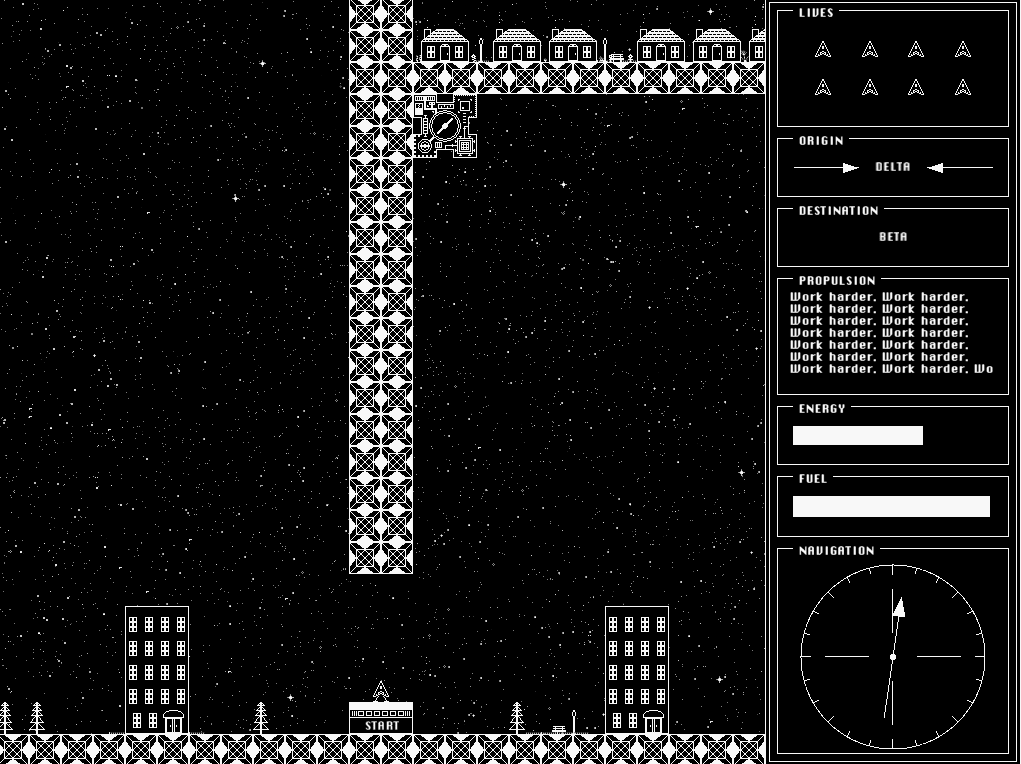Click the Navigation compass dial
This screenshot has width=1021, height=764.
click(x=892, y=656)
